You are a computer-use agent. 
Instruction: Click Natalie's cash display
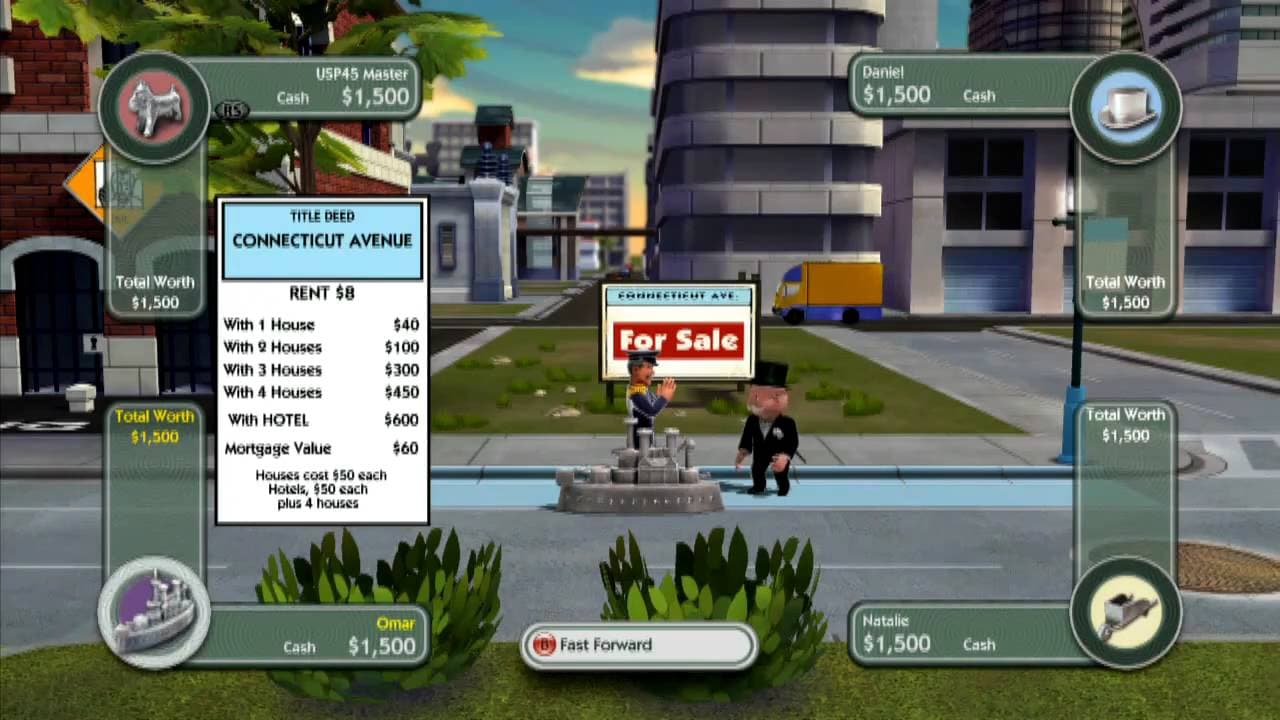[898, 644]
